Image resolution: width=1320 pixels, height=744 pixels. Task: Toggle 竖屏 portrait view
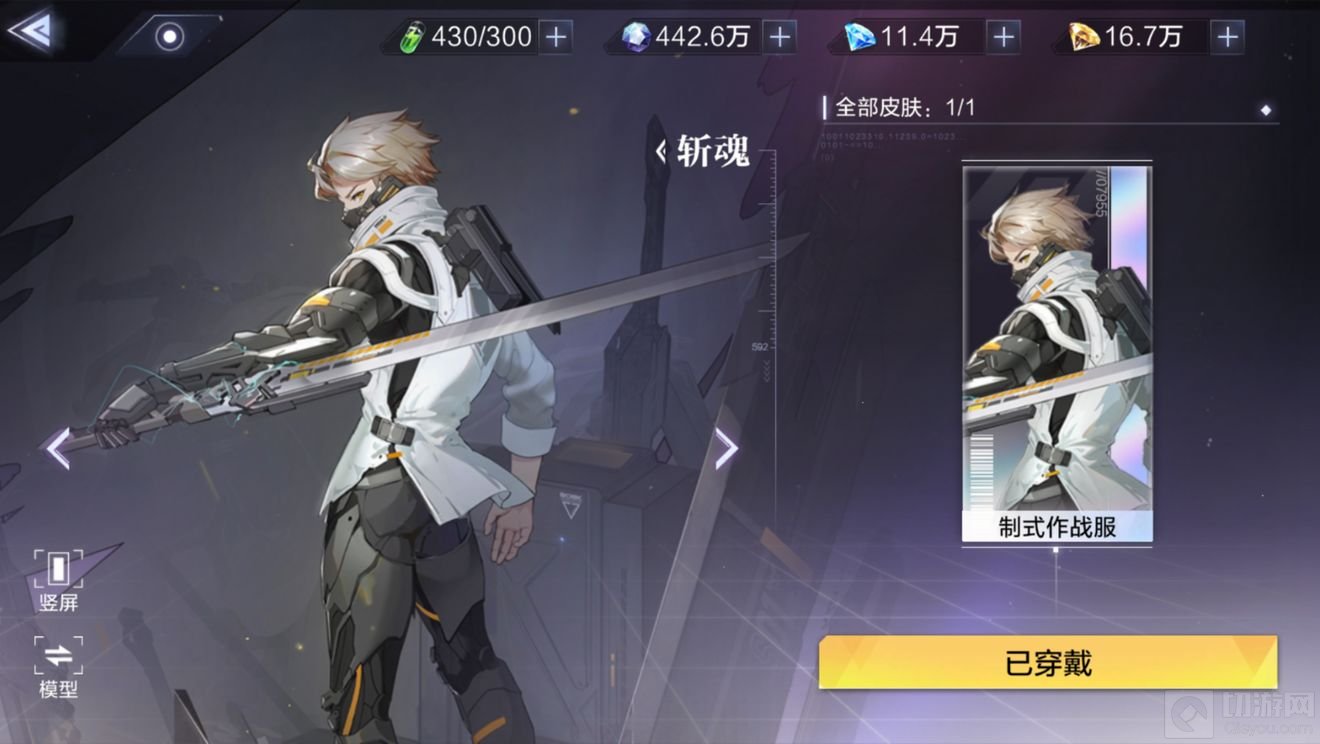[58, 580]
